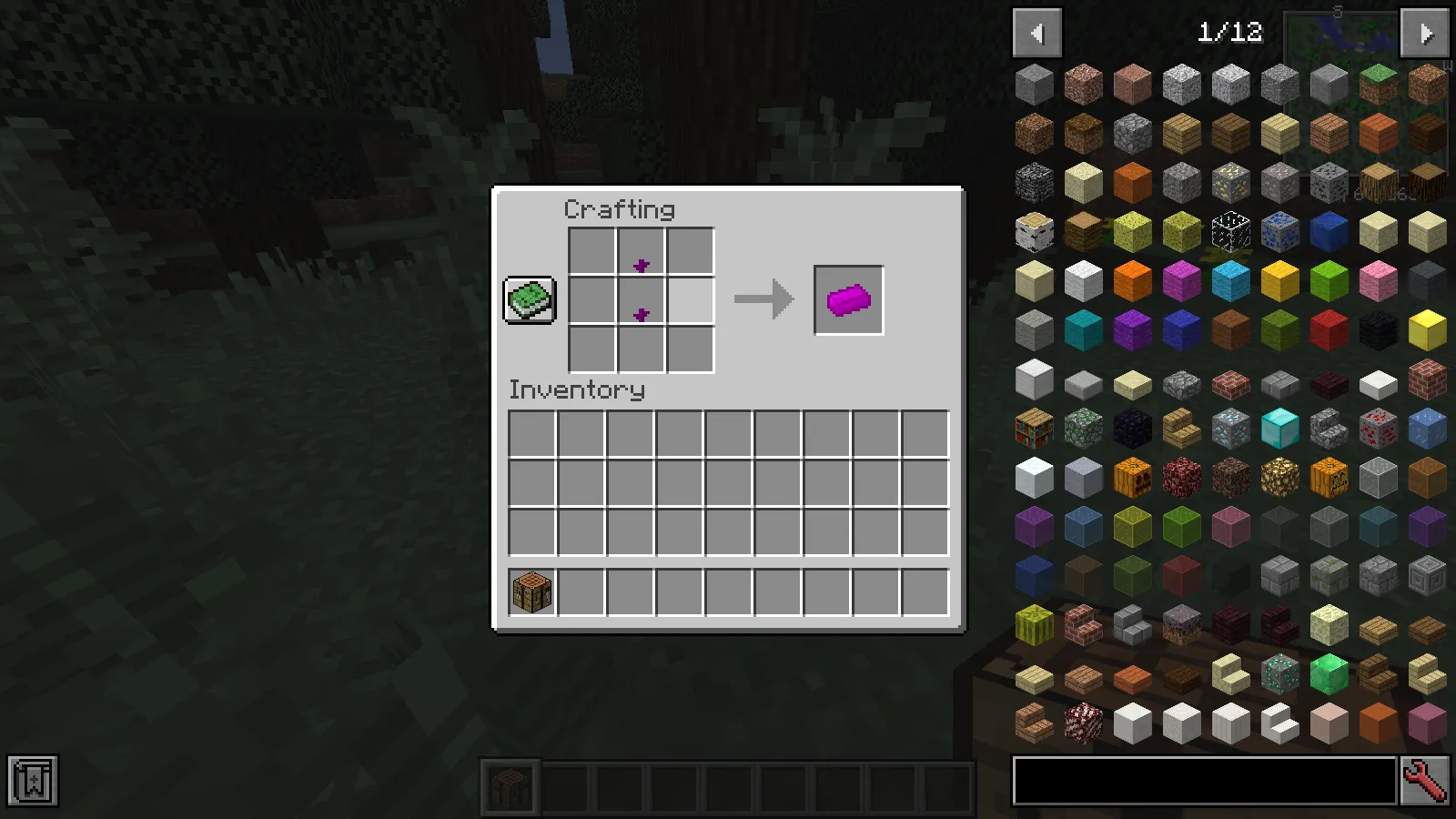The image size is (1456, 819).
Task: Pick the magenta ingot recipe output
Action: click(x=847, y=298)
